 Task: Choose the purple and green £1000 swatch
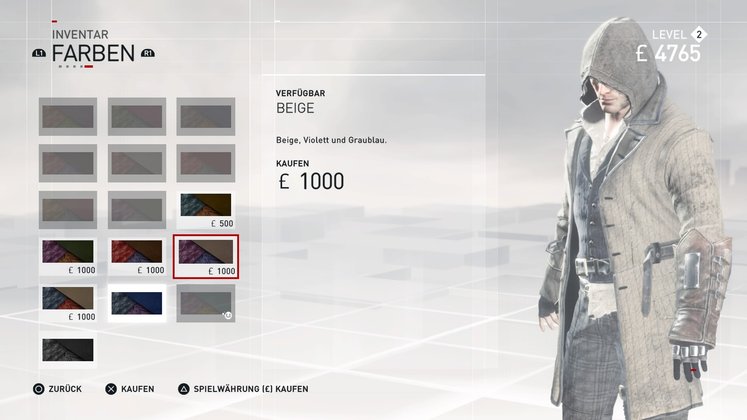68,256
